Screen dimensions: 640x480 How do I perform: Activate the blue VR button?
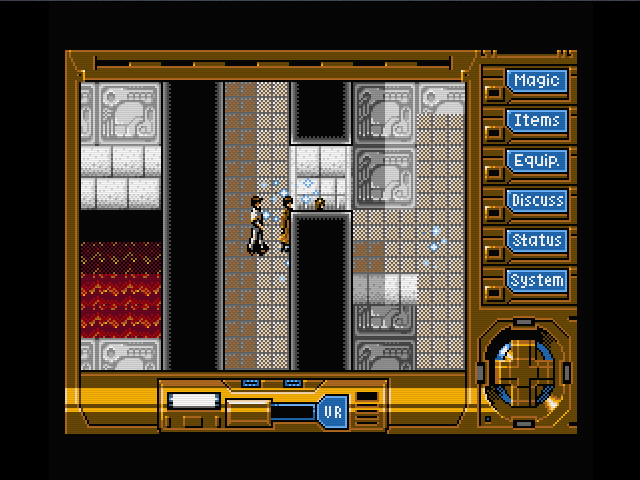point(332,411)
